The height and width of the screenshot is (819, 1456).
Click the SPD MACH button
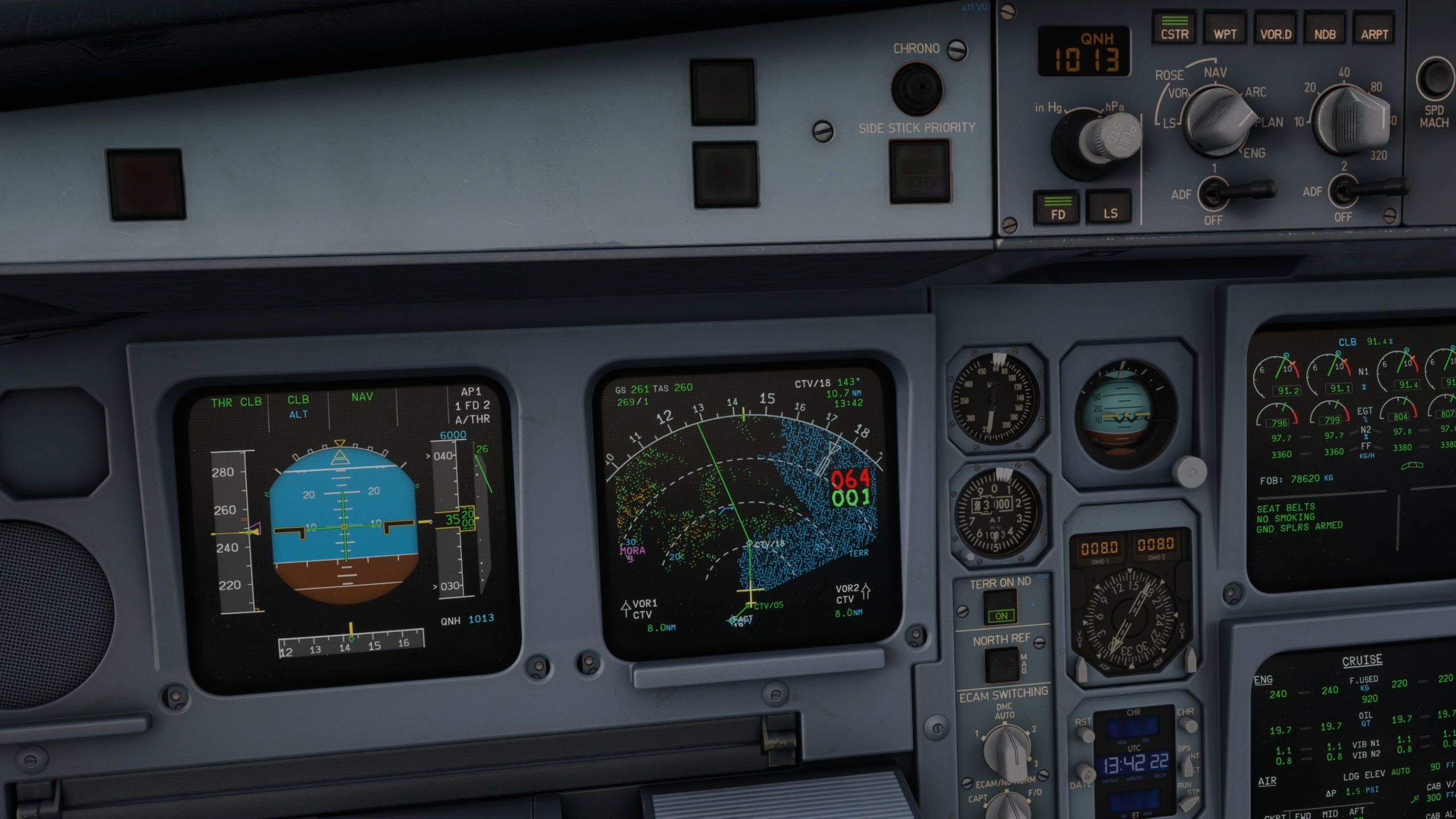click(x=1435, y=80)
